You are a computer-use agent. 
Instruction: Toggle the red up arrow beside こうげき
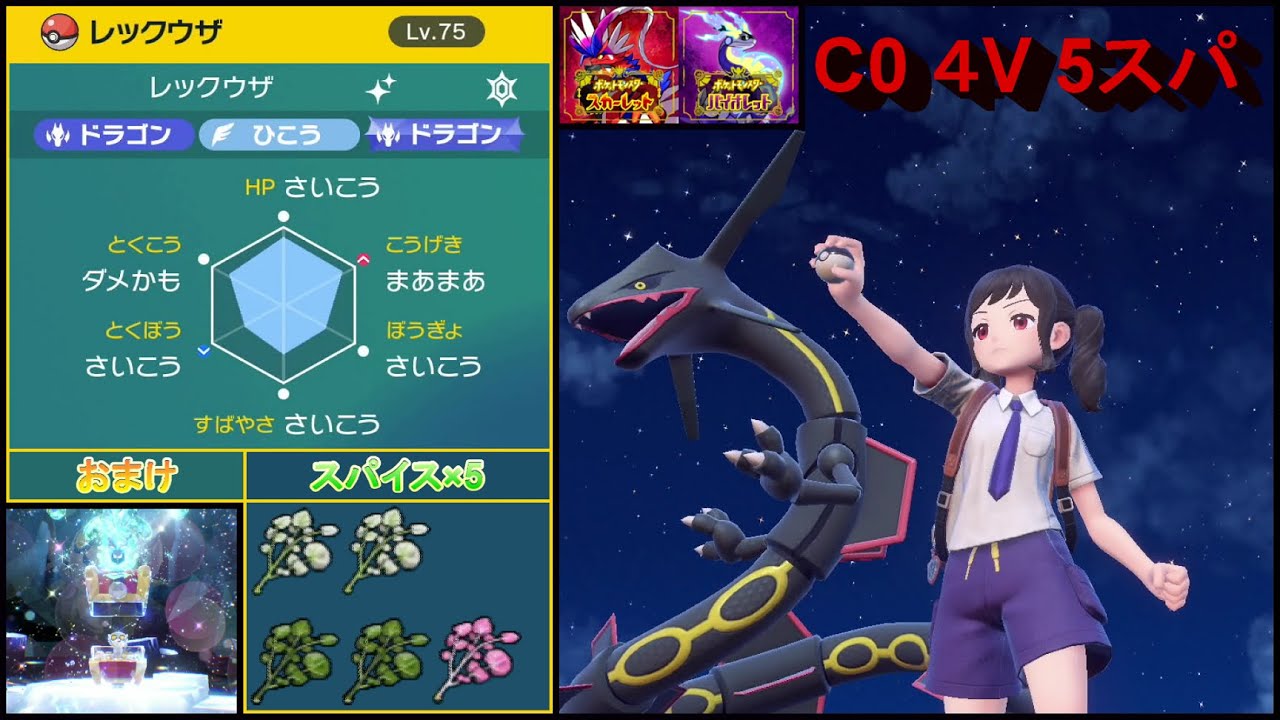pyautogui.click(x=364, y=259)
